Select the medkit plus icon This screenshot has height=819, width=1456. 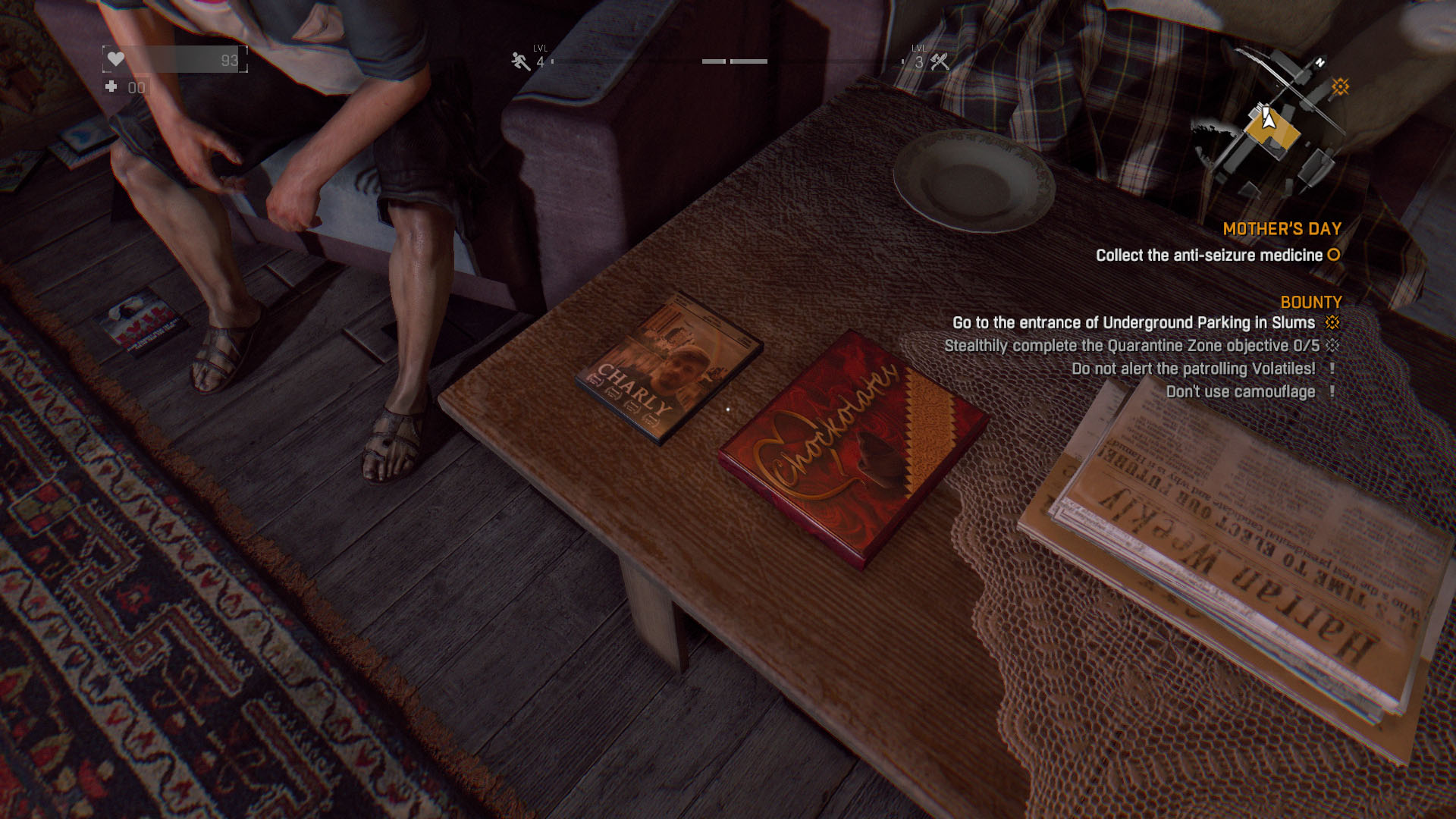[111, 87]
